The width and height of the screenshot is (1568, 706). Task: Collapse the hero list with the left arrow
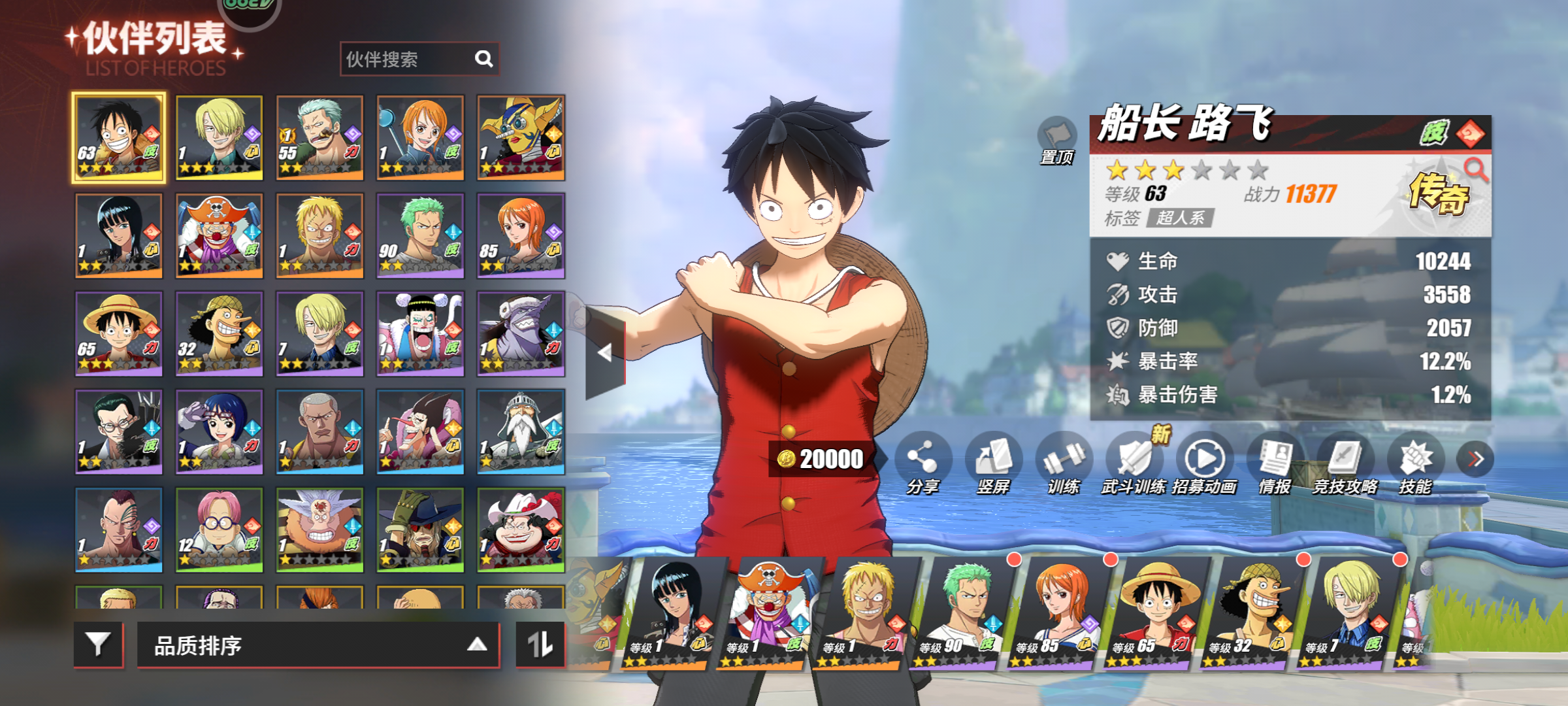click(605, 353)
